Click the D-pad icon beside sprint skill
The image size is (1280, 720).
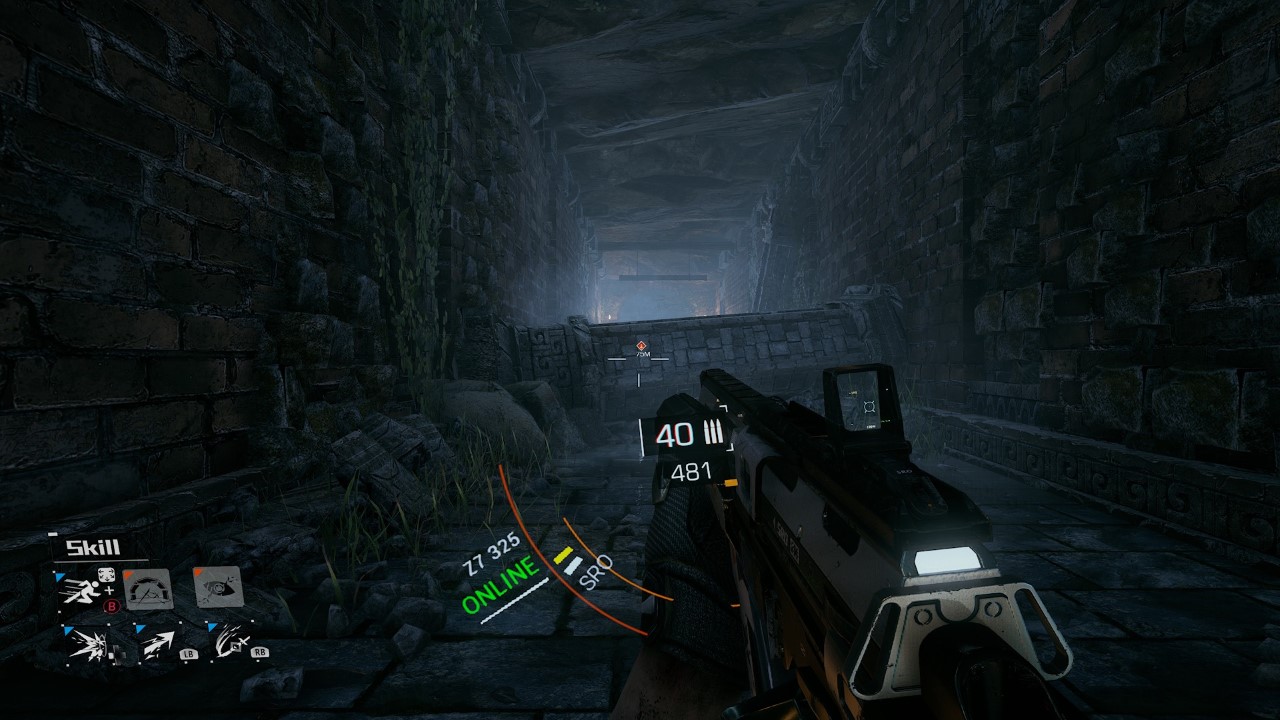106,575
